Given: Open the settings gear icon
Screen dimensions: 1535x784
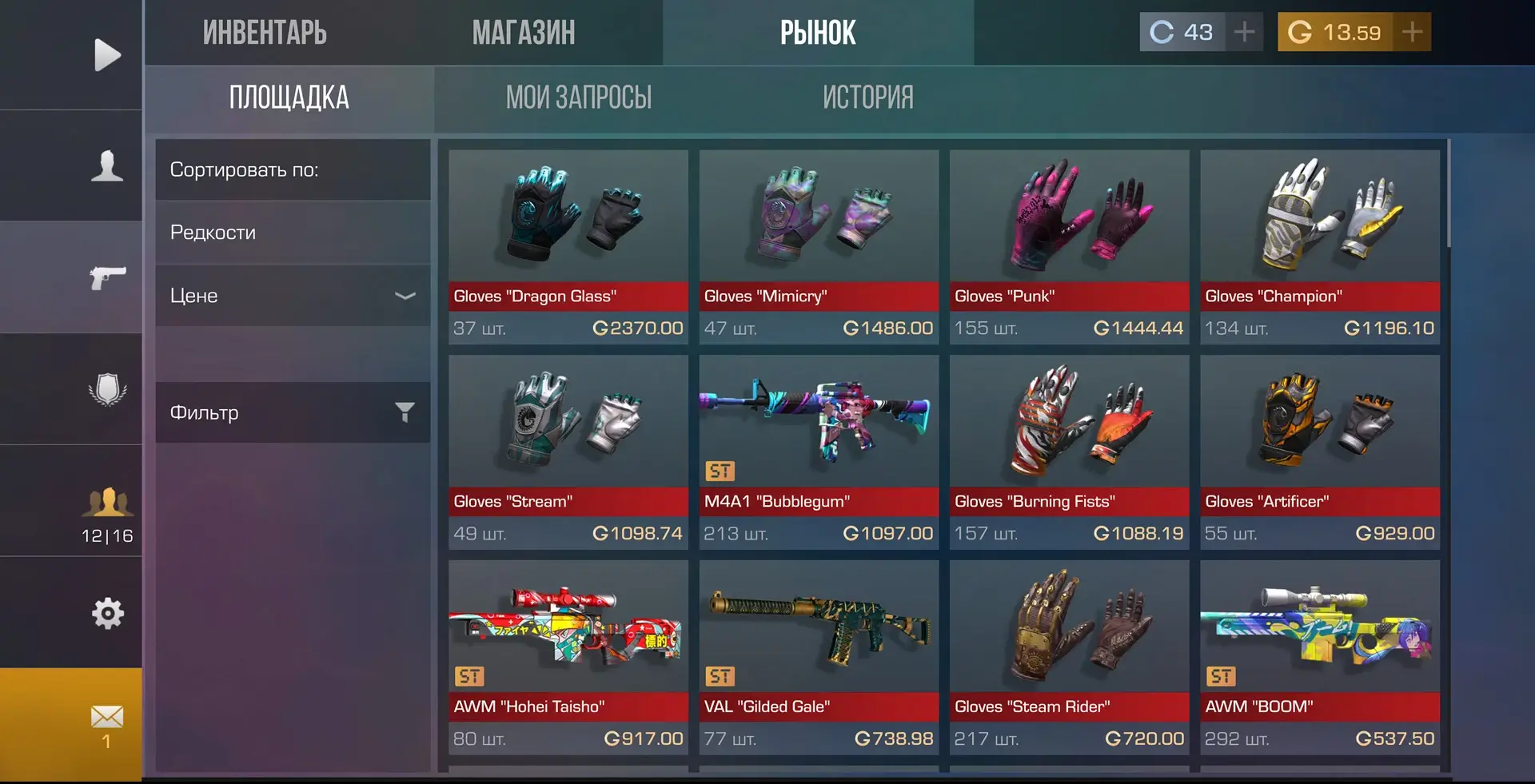Looking at the screenshot, I should click(x=107, y=613).
